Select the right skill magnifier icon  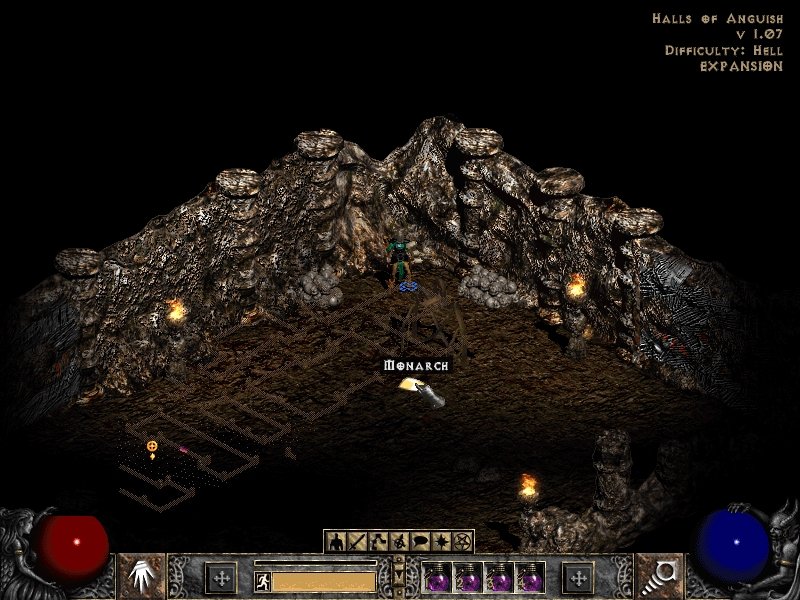point(659,576)
